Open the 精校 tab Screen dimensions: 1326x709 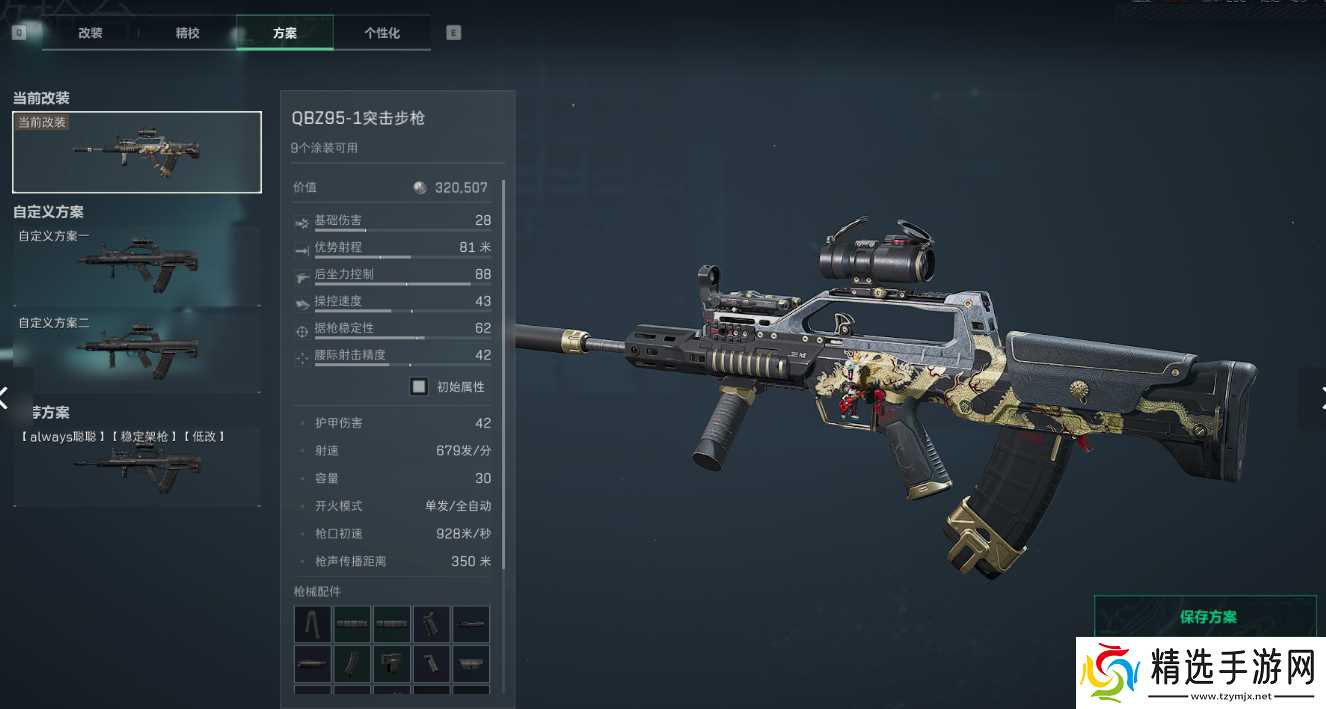[187, 33]
